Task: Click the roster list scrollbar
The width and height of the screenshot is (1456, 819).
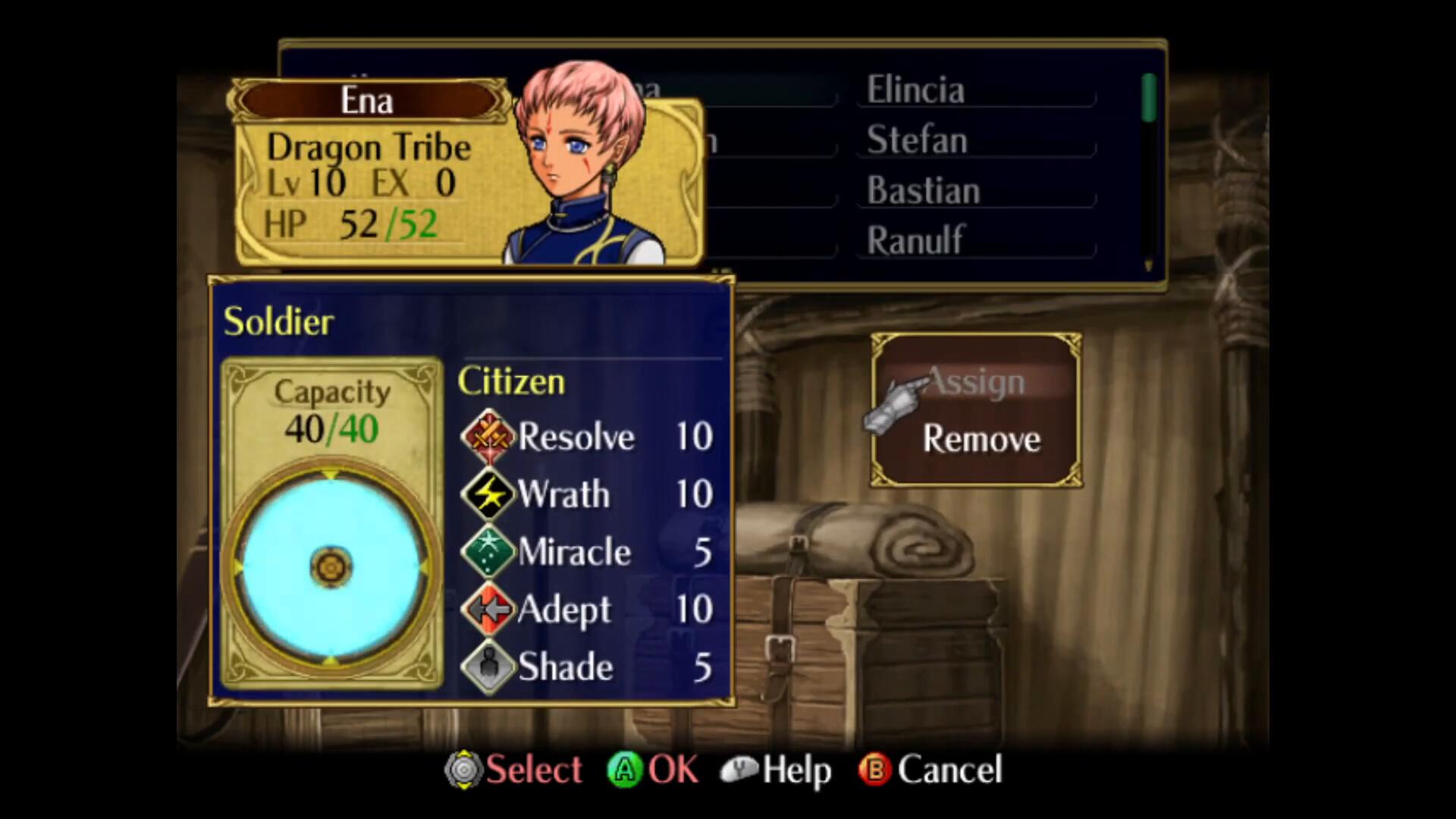Action: click(1148, 171)
